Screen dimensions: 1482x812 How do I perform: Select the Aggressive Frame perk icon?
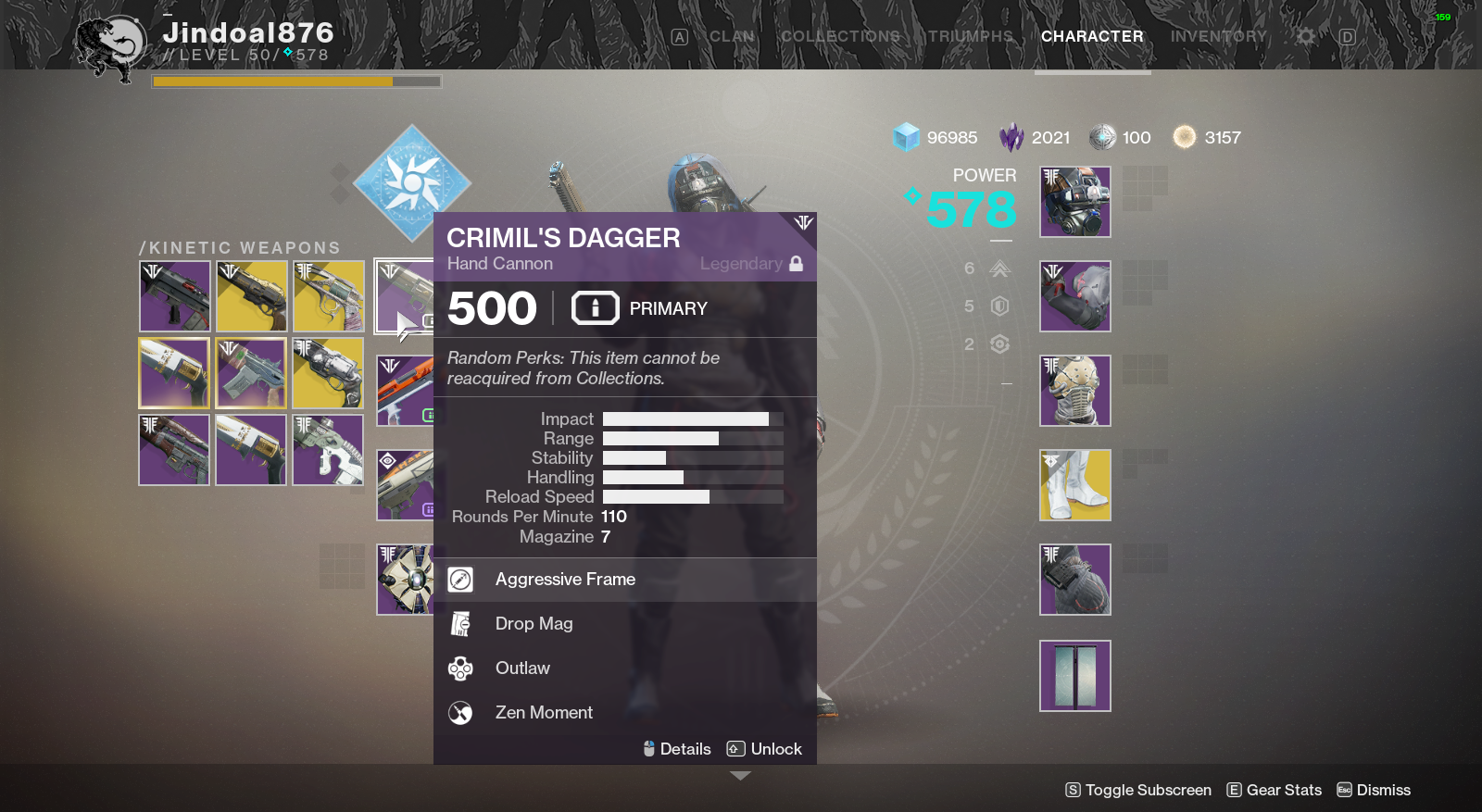tap(460, 580)
